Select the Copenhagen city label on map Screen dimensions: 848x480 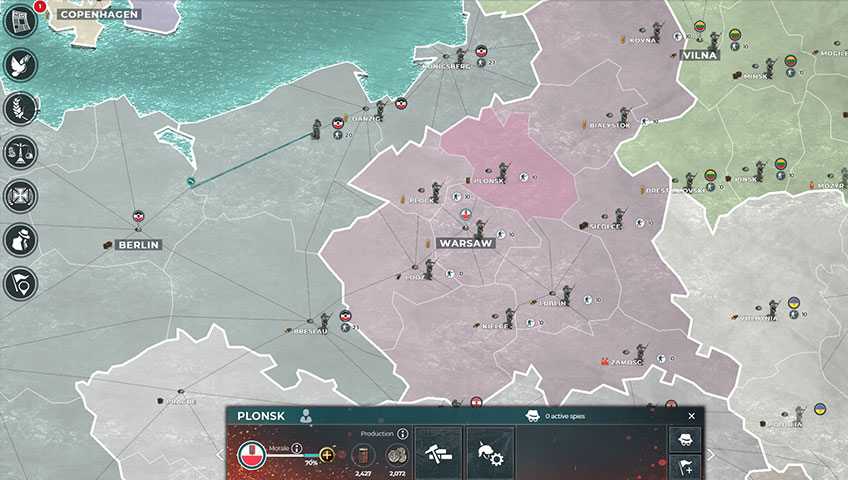click(x=98, y=15)
